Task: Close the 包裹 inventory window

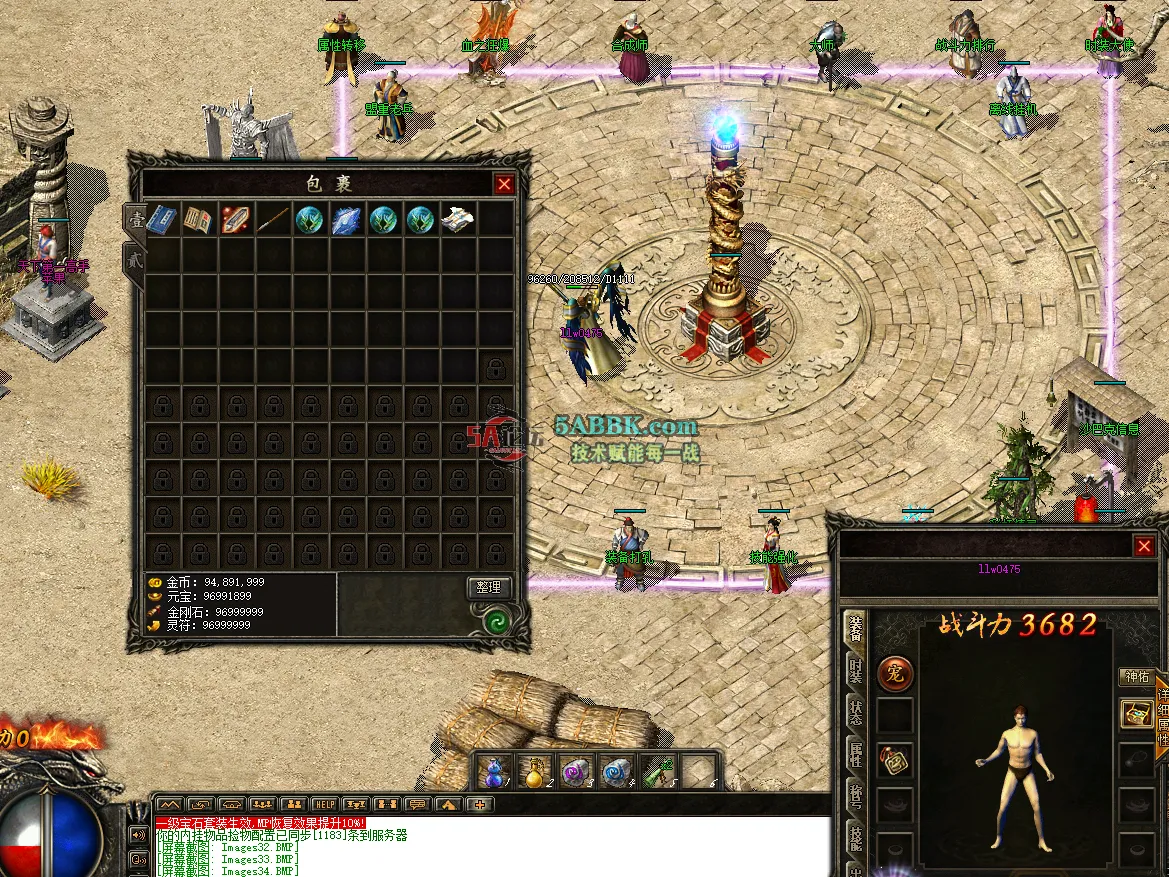Action: click(504, 184)
